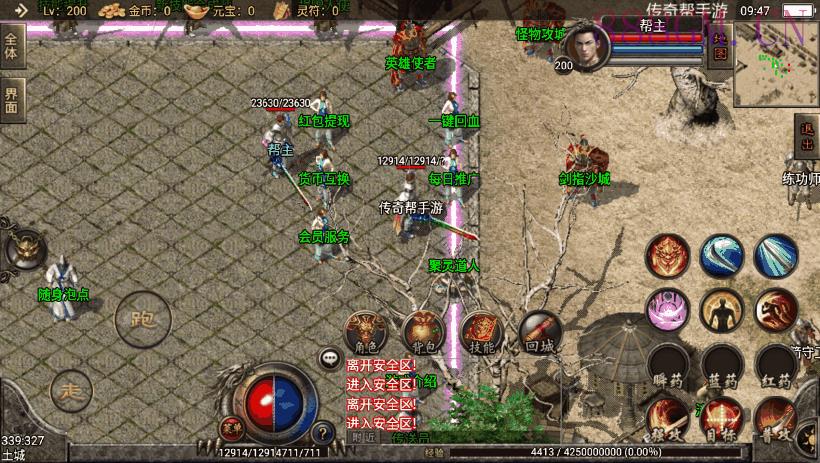The width and height of the screenshot is (820, 463).
Task: Cast the flaming demon mask skill
Action: click(x=667, y=256)
